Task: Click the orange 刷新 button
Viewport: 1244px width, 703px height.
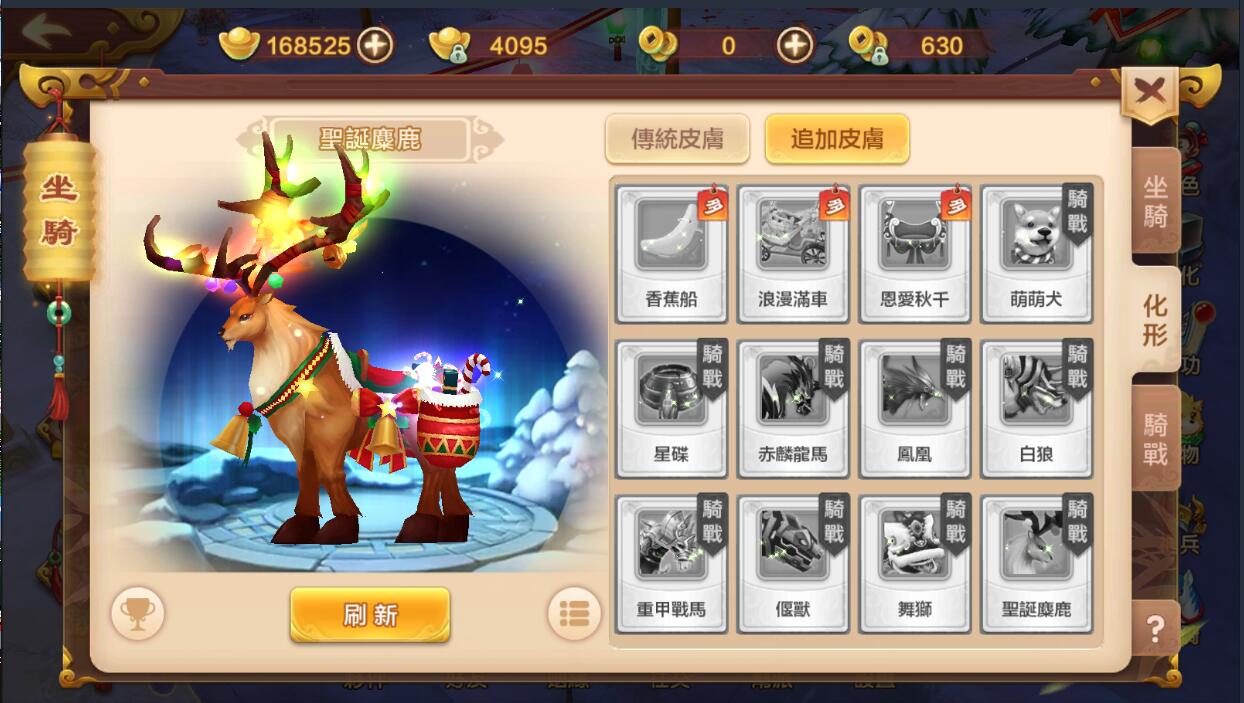Action: point(370,614)
